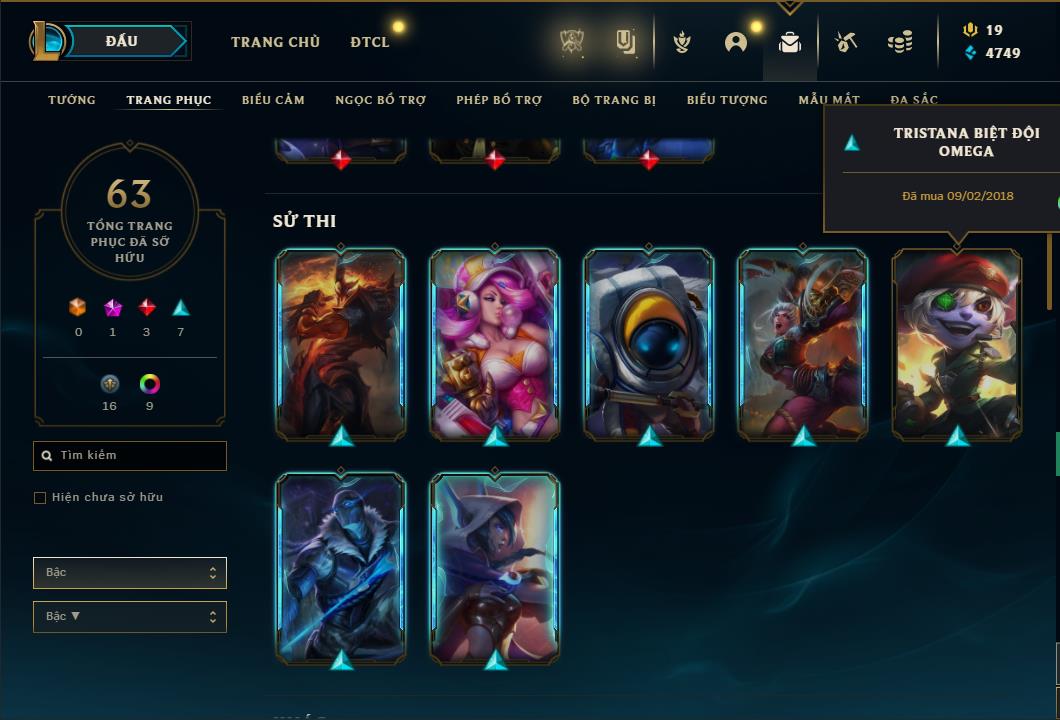Open the ĐTCL section
Viewport: 1060px width, 720px height.
point(370,42)
